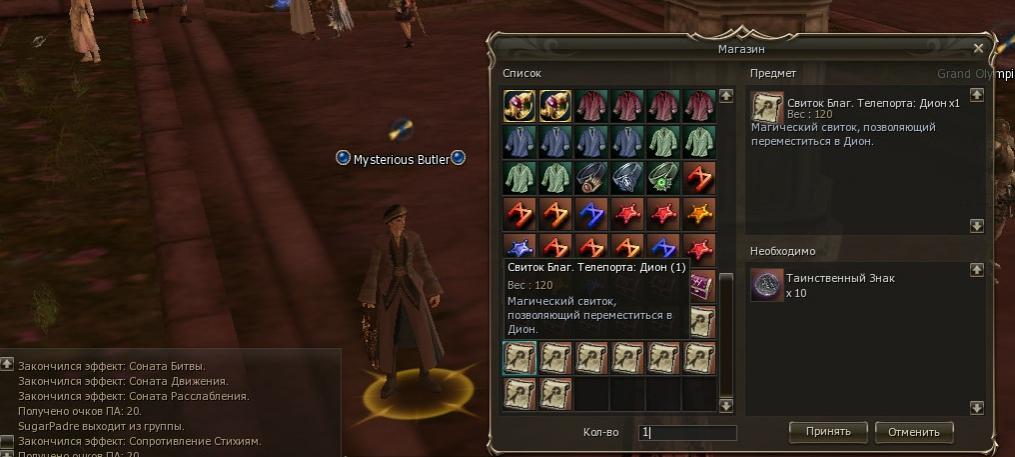Screen dimensions: 1015x457
Task: Confirm purchase with the Принять button
Action: [x=827, y=432]
